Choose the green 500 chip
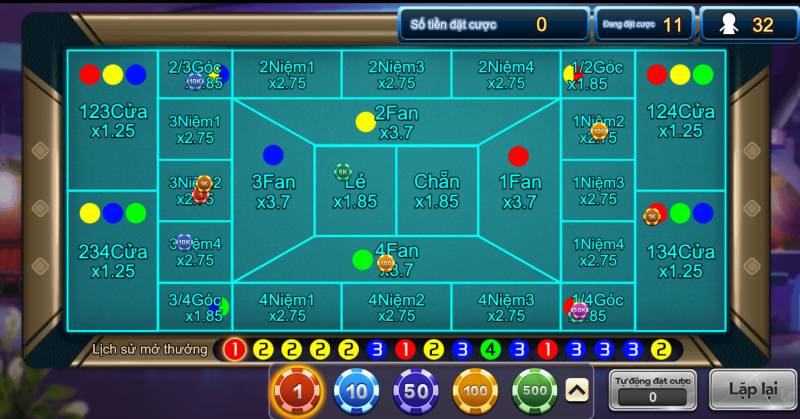 pos(535,391)
